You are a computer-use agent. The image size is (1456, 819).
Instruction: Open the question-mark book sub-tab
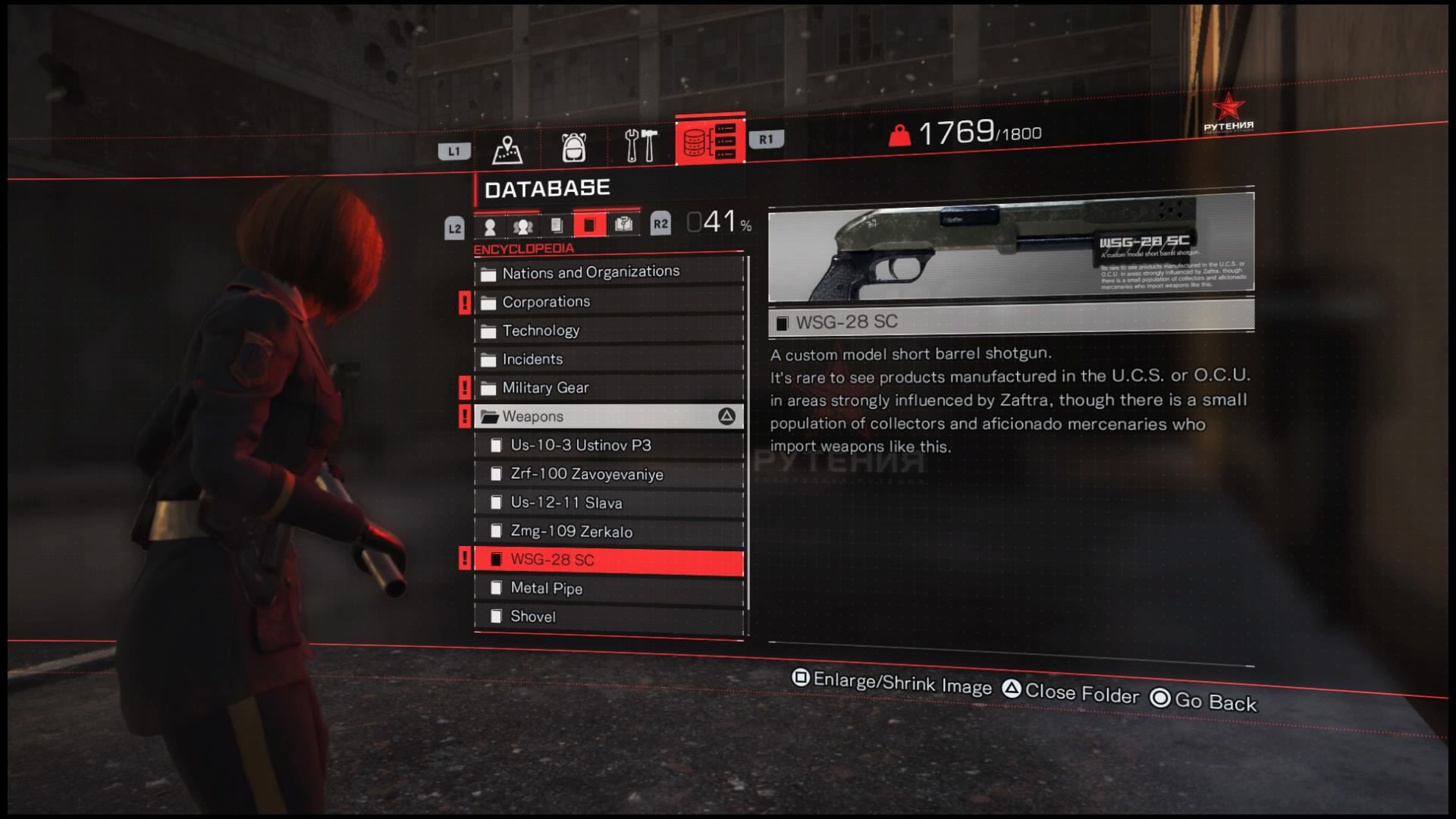pyautogui.click(x=623, y=224)
